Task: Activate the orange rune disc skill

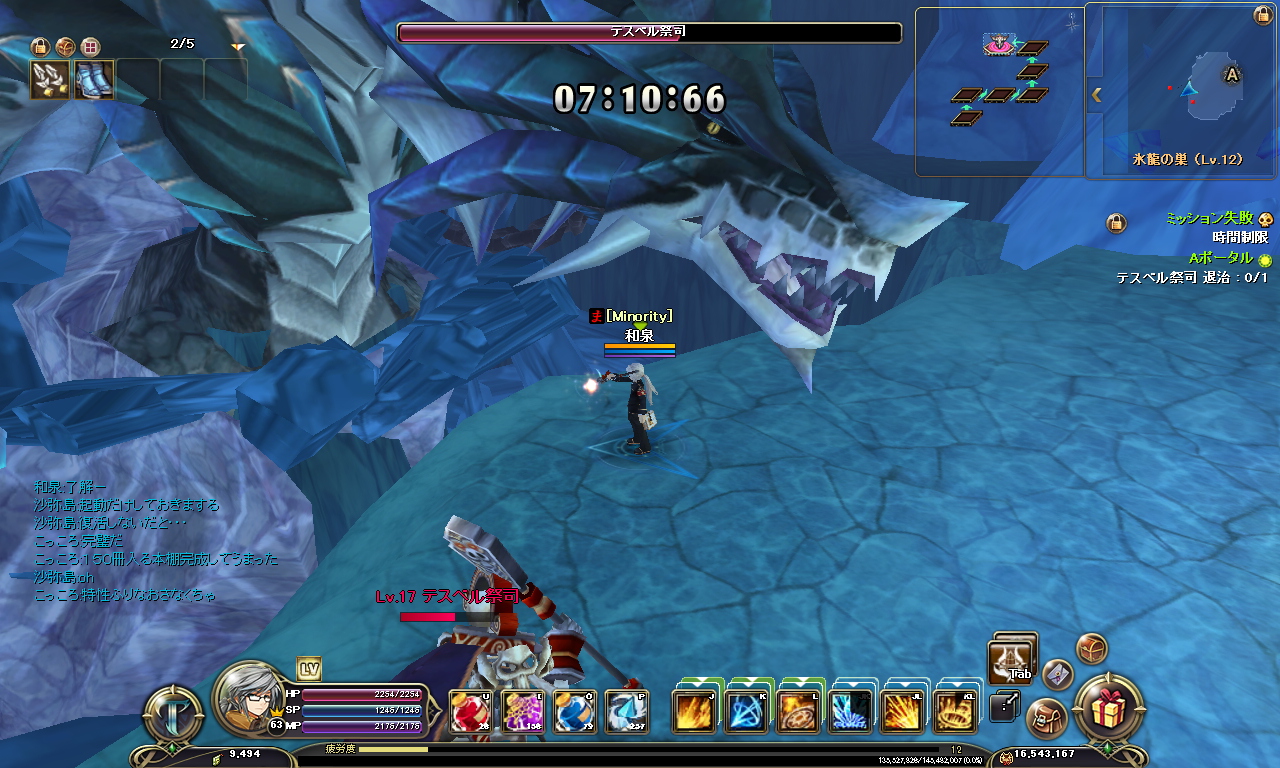Action: pyautogui.click(x=799, y=712)
